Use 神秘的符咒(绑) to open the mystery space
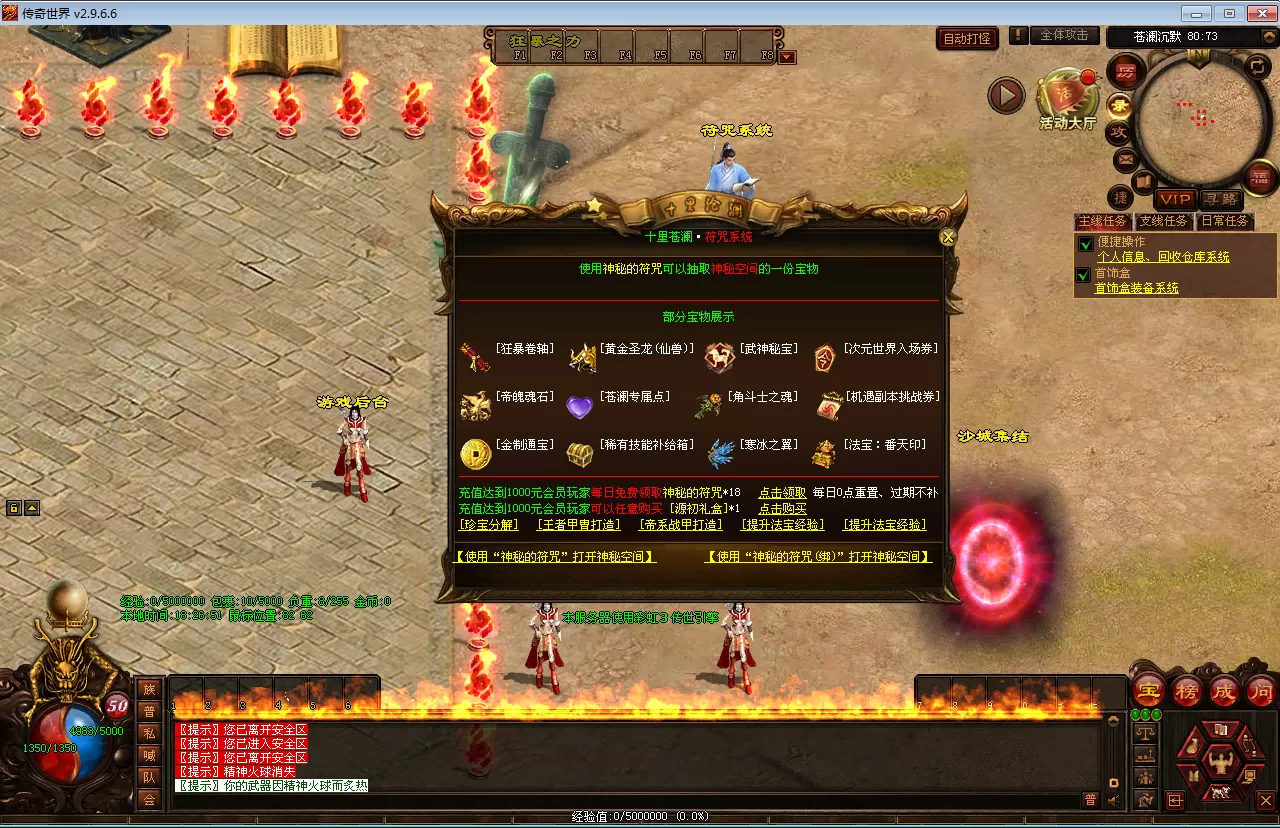The image size is (1280, 828). coord(819,557)
